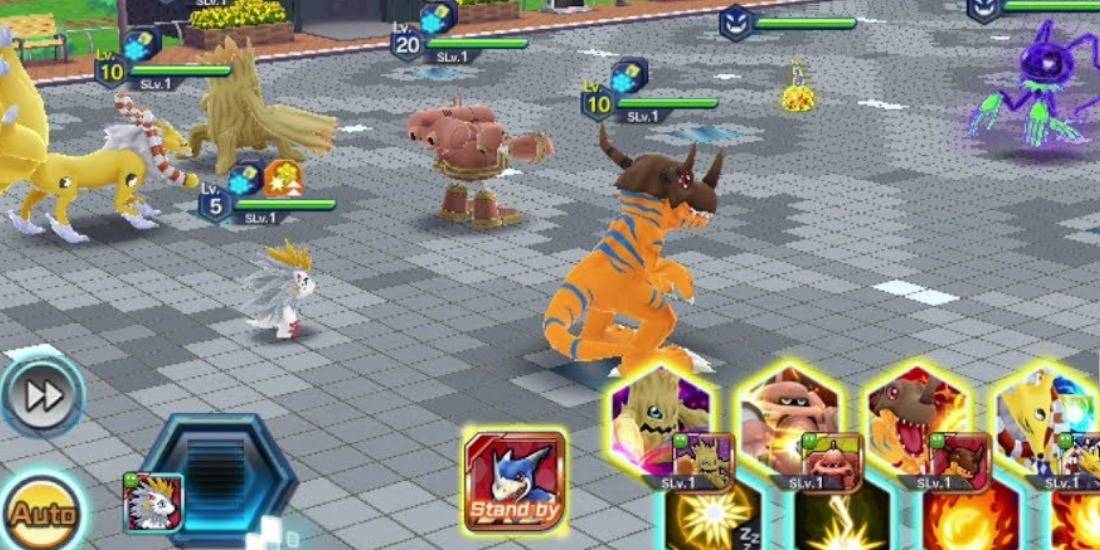Enable Auto battle mode
The height and width of the screenshot is (550, 1100).
click(x=40, y=515)
